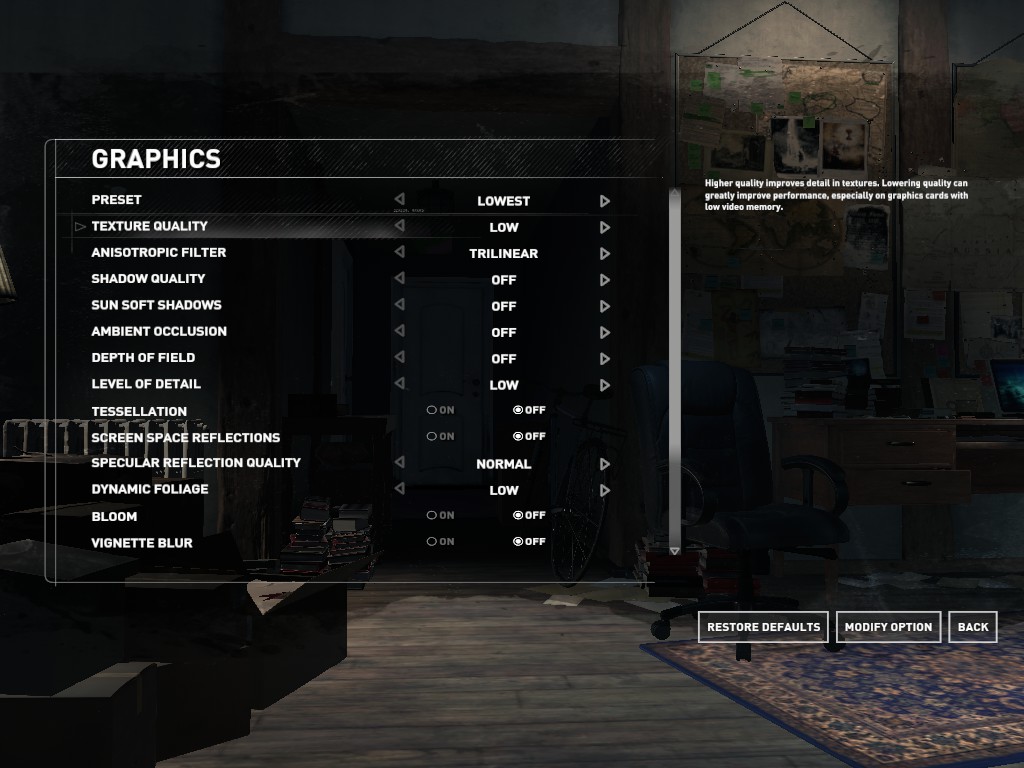The height and width of the screenshot is (768, 1024).
Task: Lower Anisotropic Filter with the left arrow
Action: (400, 253)
